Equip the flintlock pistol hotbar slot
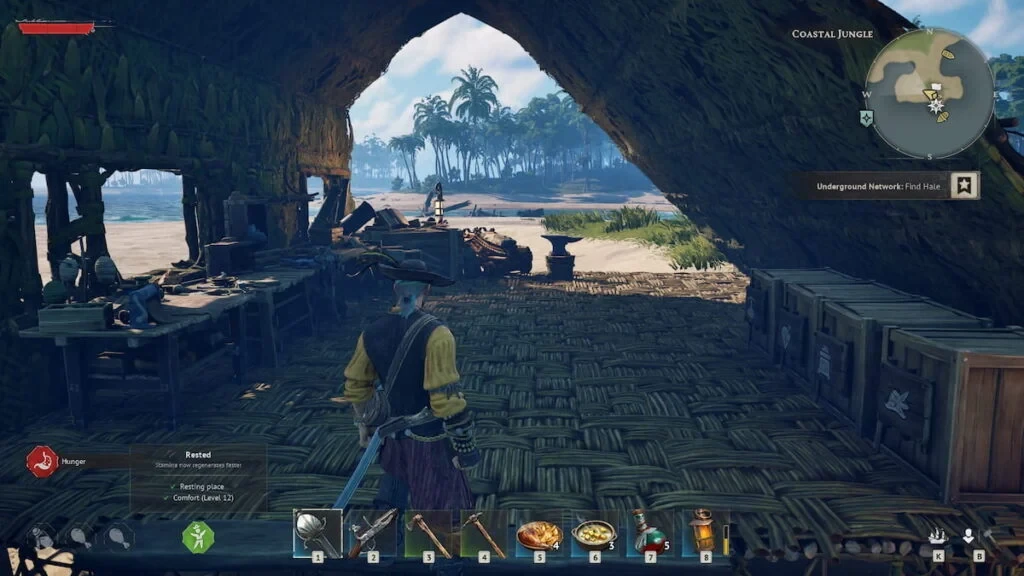This screenshot has height=576, width=1024. pyautogui.click(x=372, y=533)
